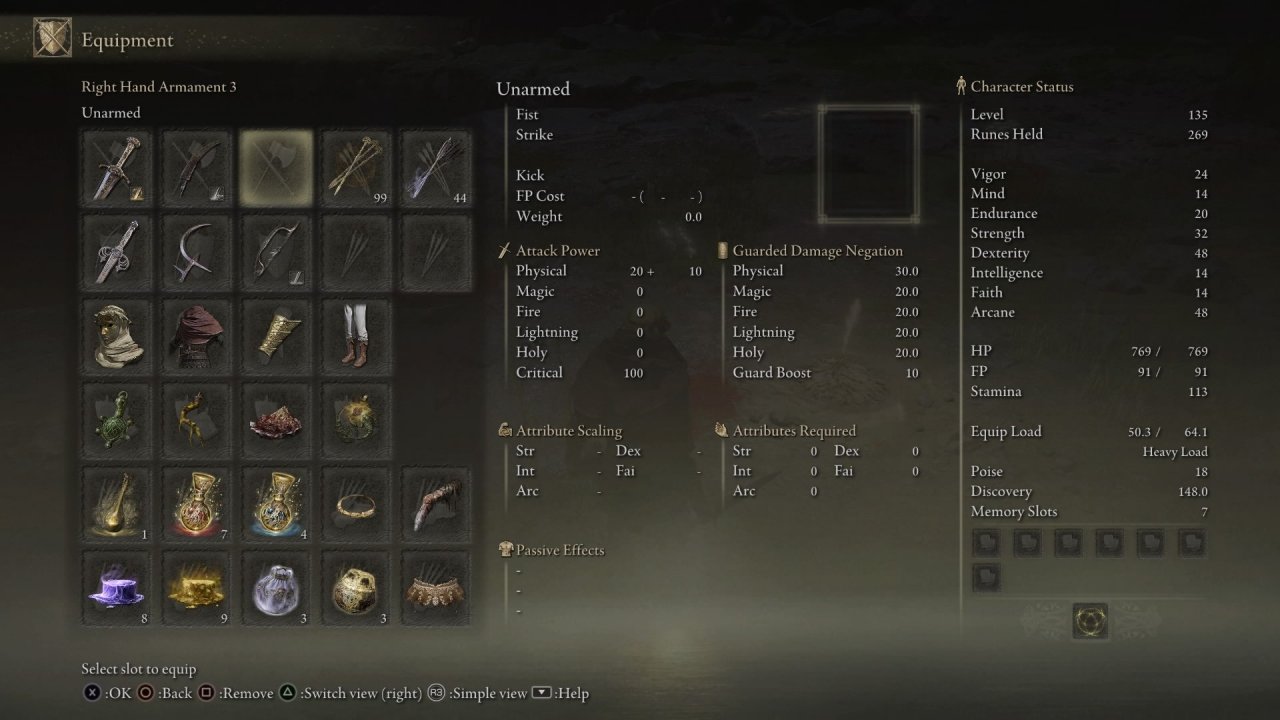The image size is (1280, 720).
Task: Select the purple glowing item with count 8
Action: [117, 589]
